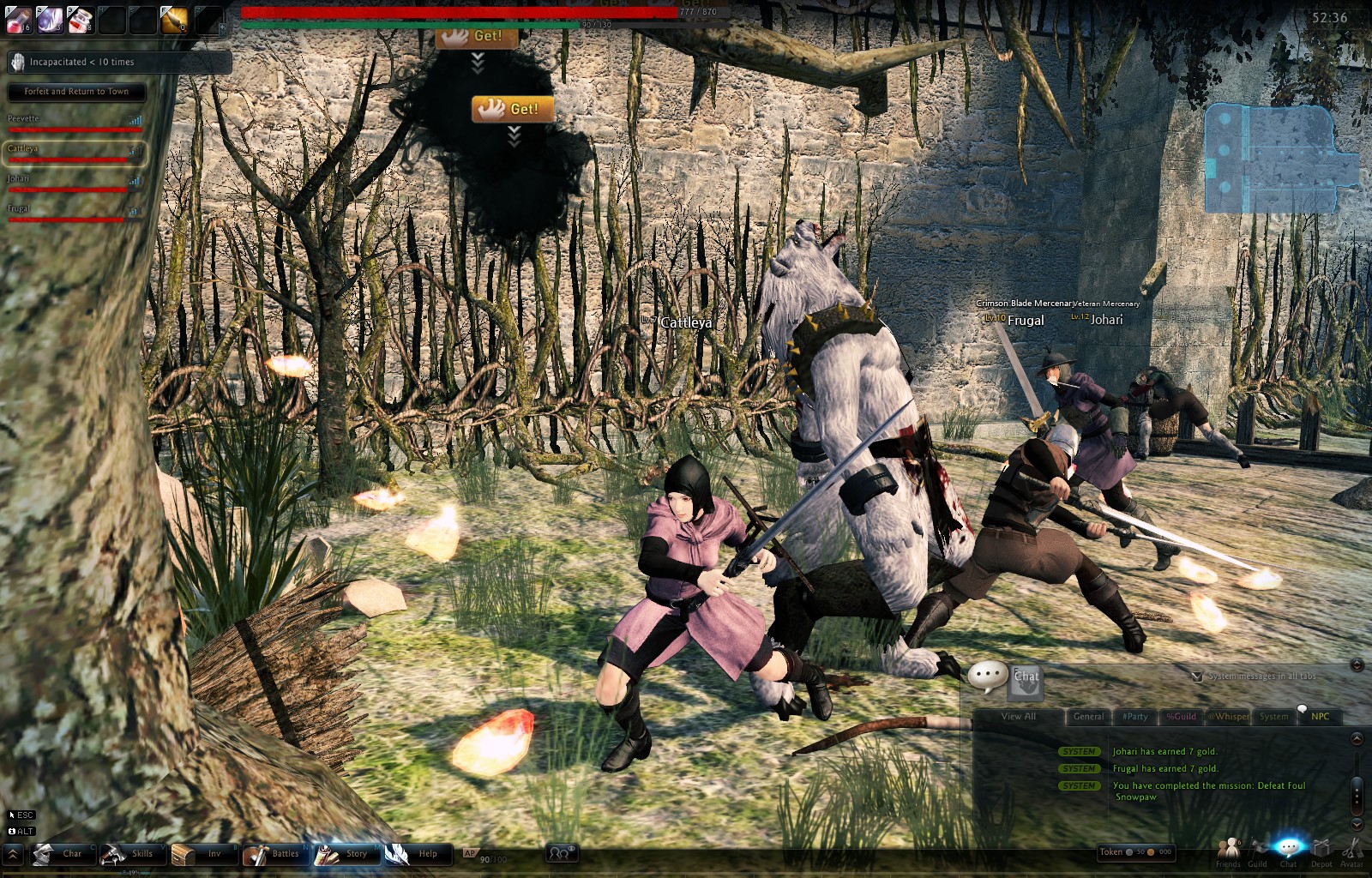Open the Avatar scissors icon
This screenshot has height=878, width=1372.
(x=1352, y=851)
